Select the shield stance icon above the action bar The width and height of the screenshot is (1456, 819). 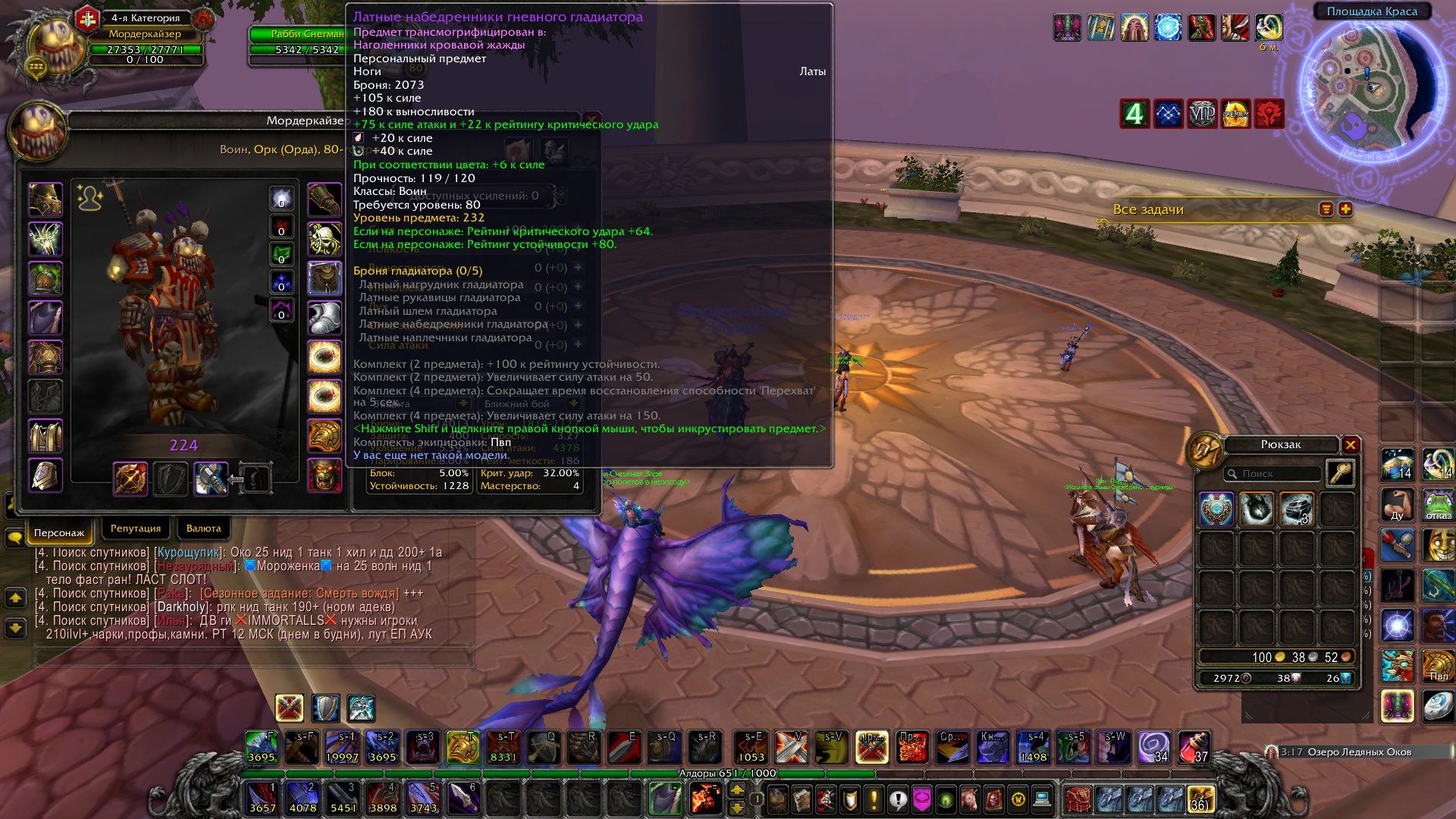coord(325,709)
